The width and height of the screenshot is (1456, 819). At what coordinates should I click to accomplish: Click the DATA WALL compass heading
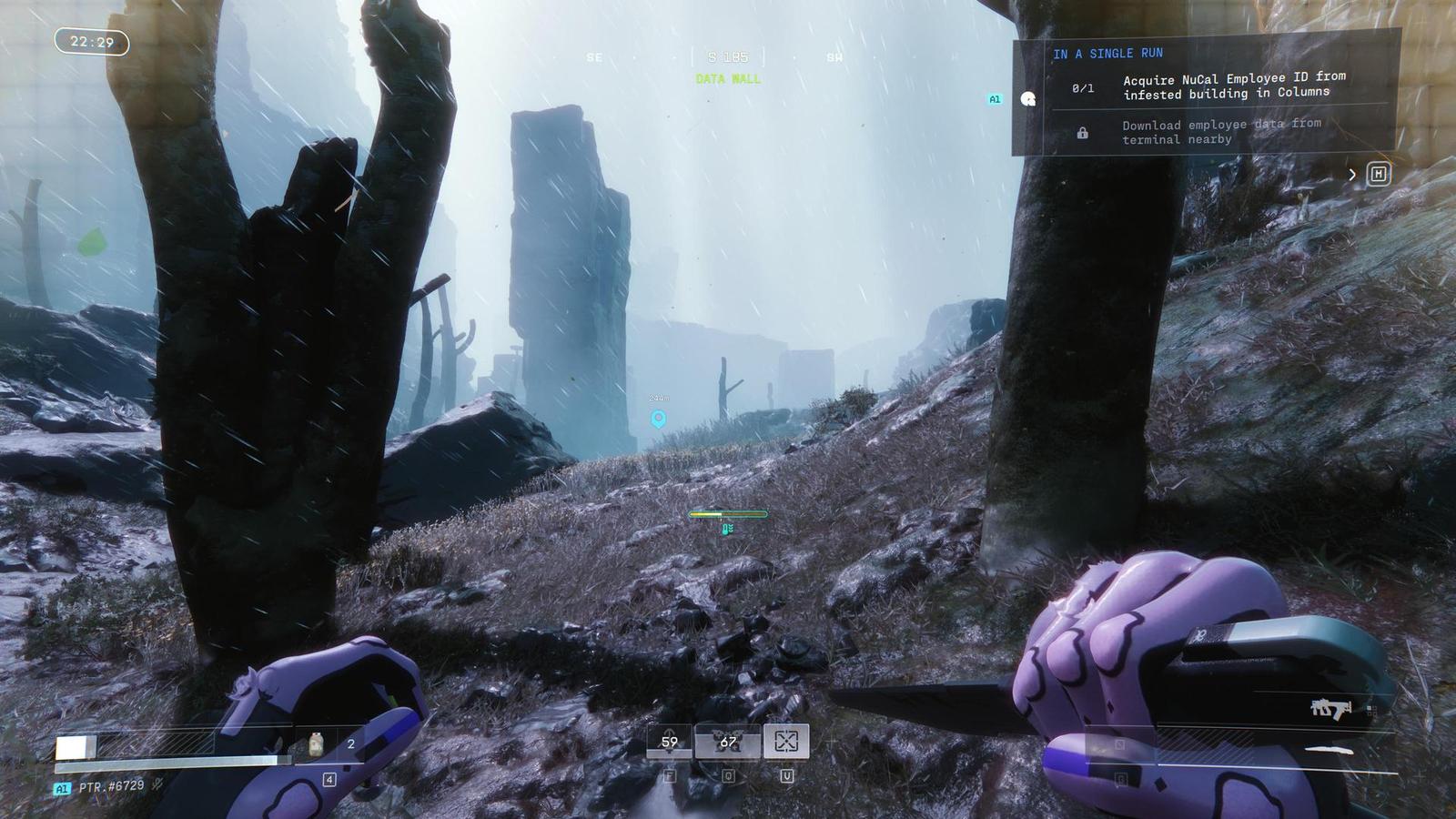(x=728, y=79)
